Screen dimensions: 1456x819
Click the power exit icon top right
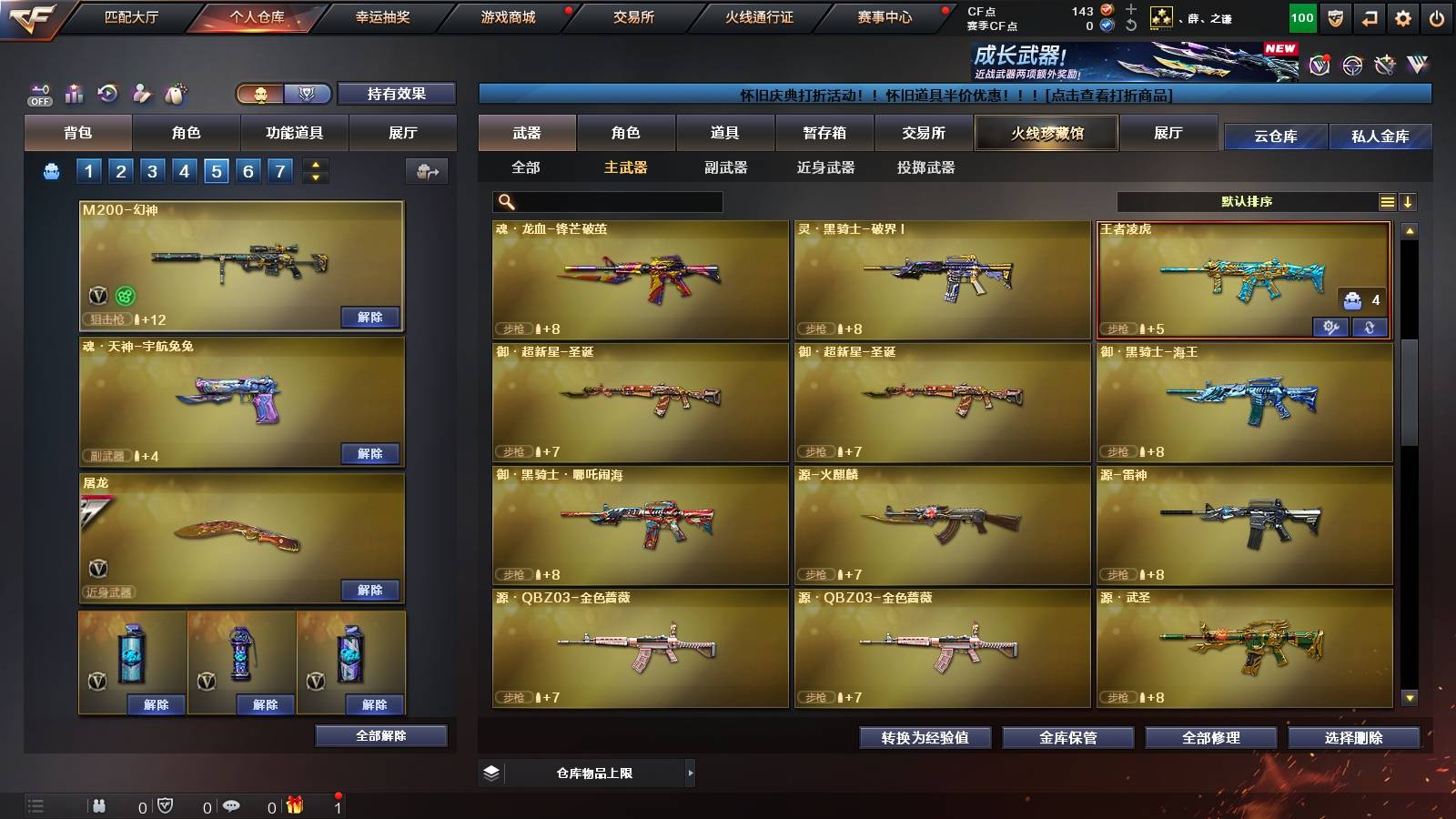1437,17
